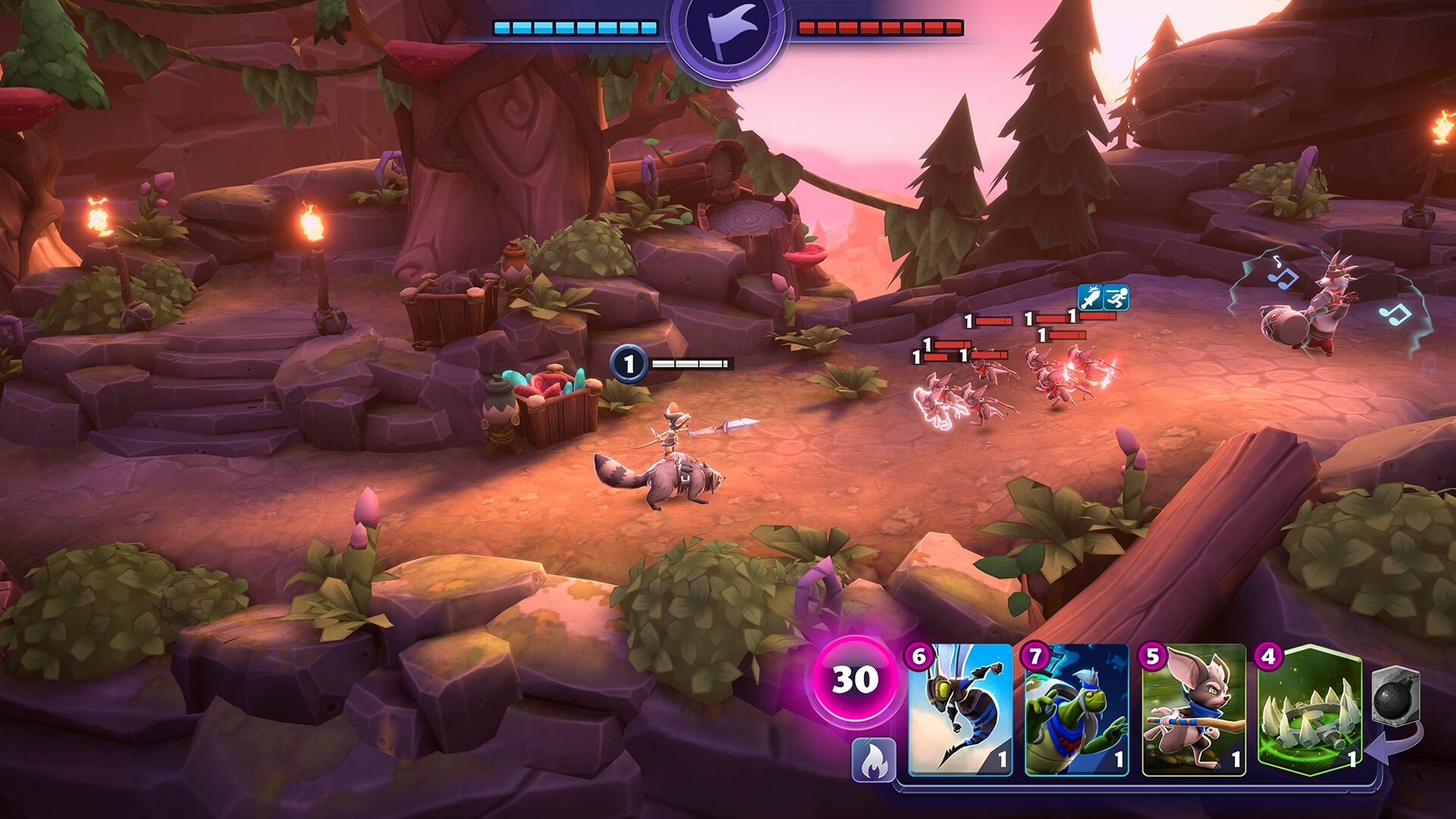
Task: Click the "6" cost badge on the wasp card
Action: (918, 657)
